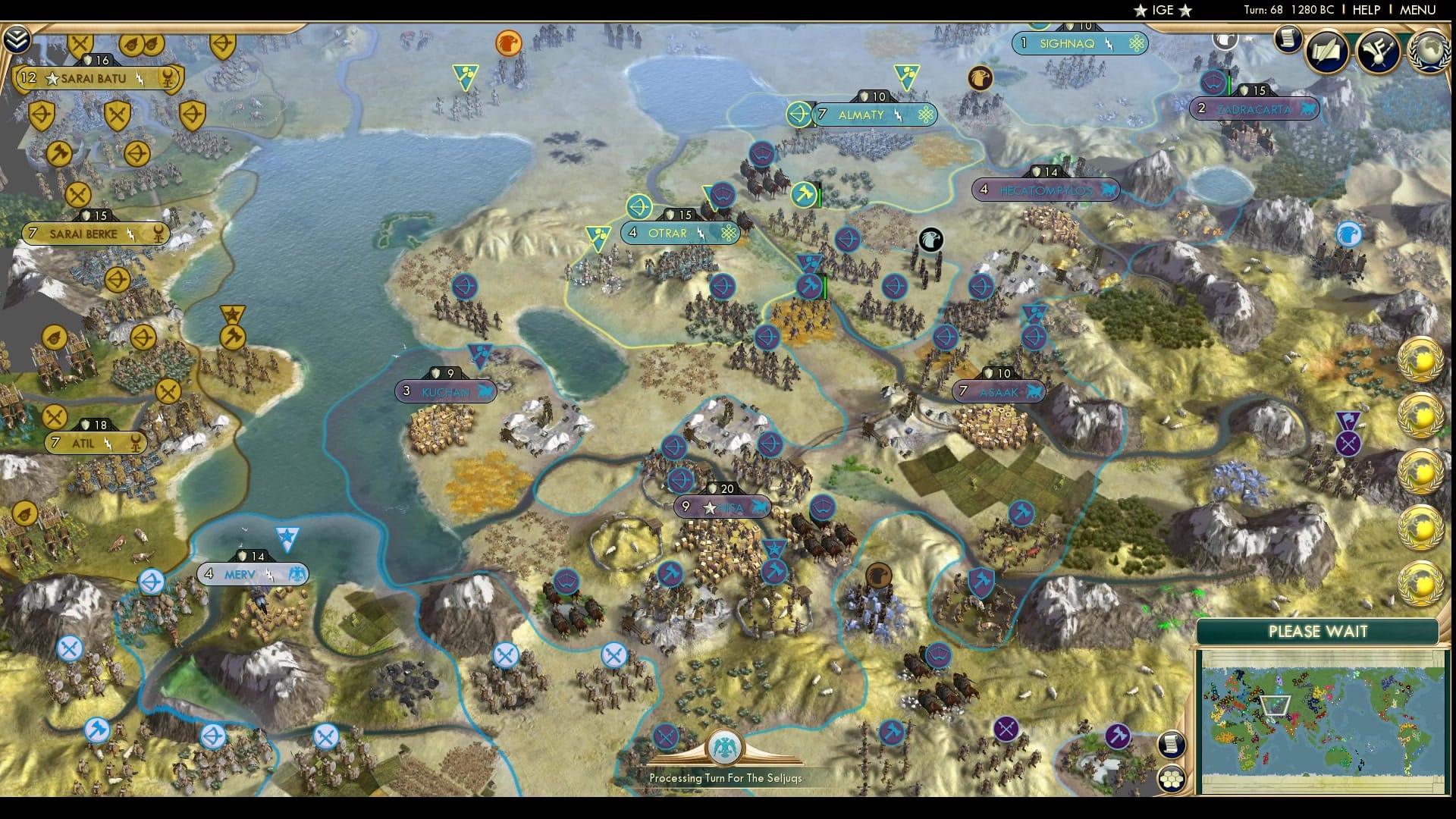Viewport: 1456px width, 819px height.
Task: Open the HELP panel
Action: (x=1365, y=11)
